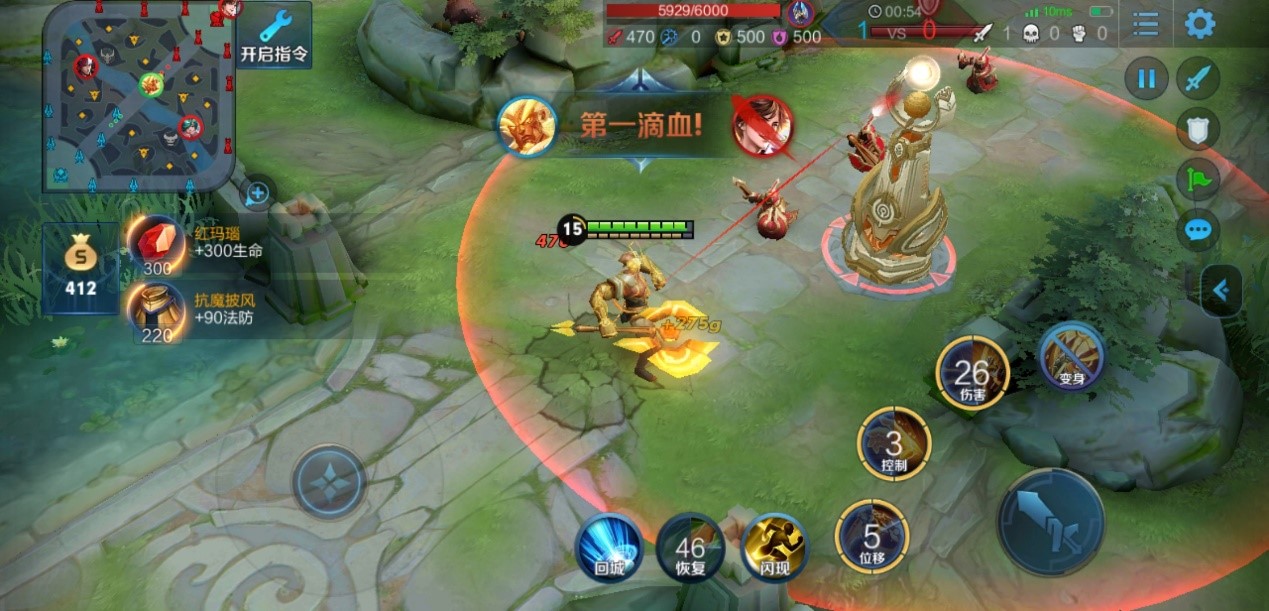Activate the 回城 recall skill
The image size is (1269, 611).
point(609,546)
